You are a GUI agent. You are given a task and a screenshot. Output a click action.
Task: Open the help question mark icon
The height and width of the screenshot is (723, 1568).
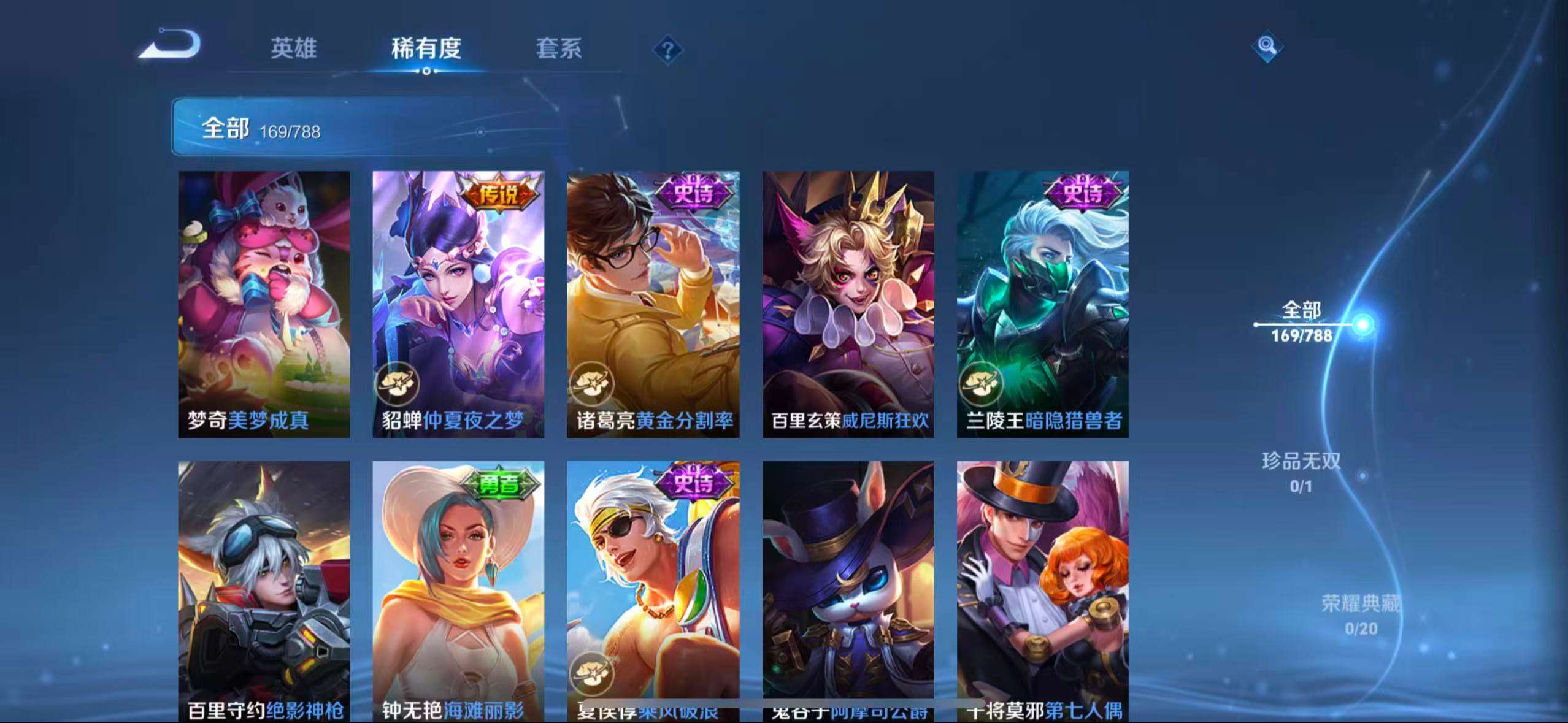pyautogui.click(x=669, y=49)
